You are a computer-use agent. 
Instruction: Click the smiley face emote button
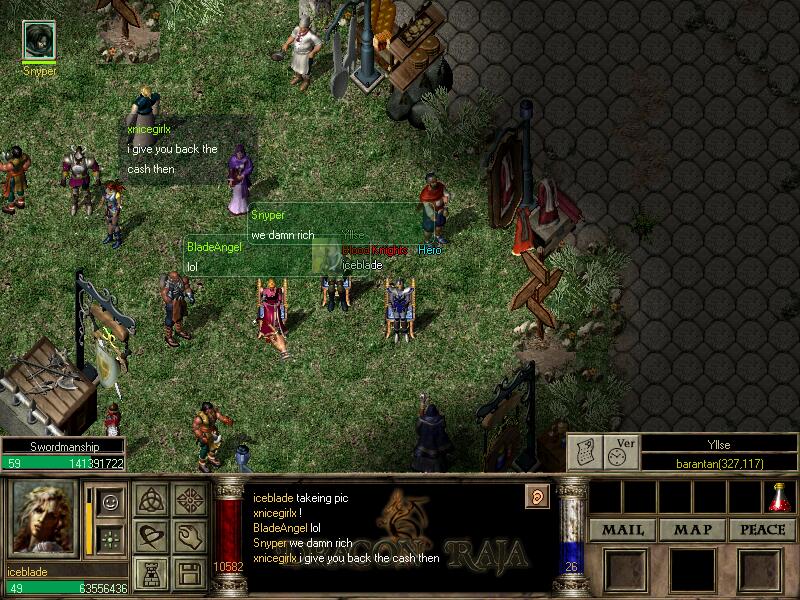coord(112,501)
